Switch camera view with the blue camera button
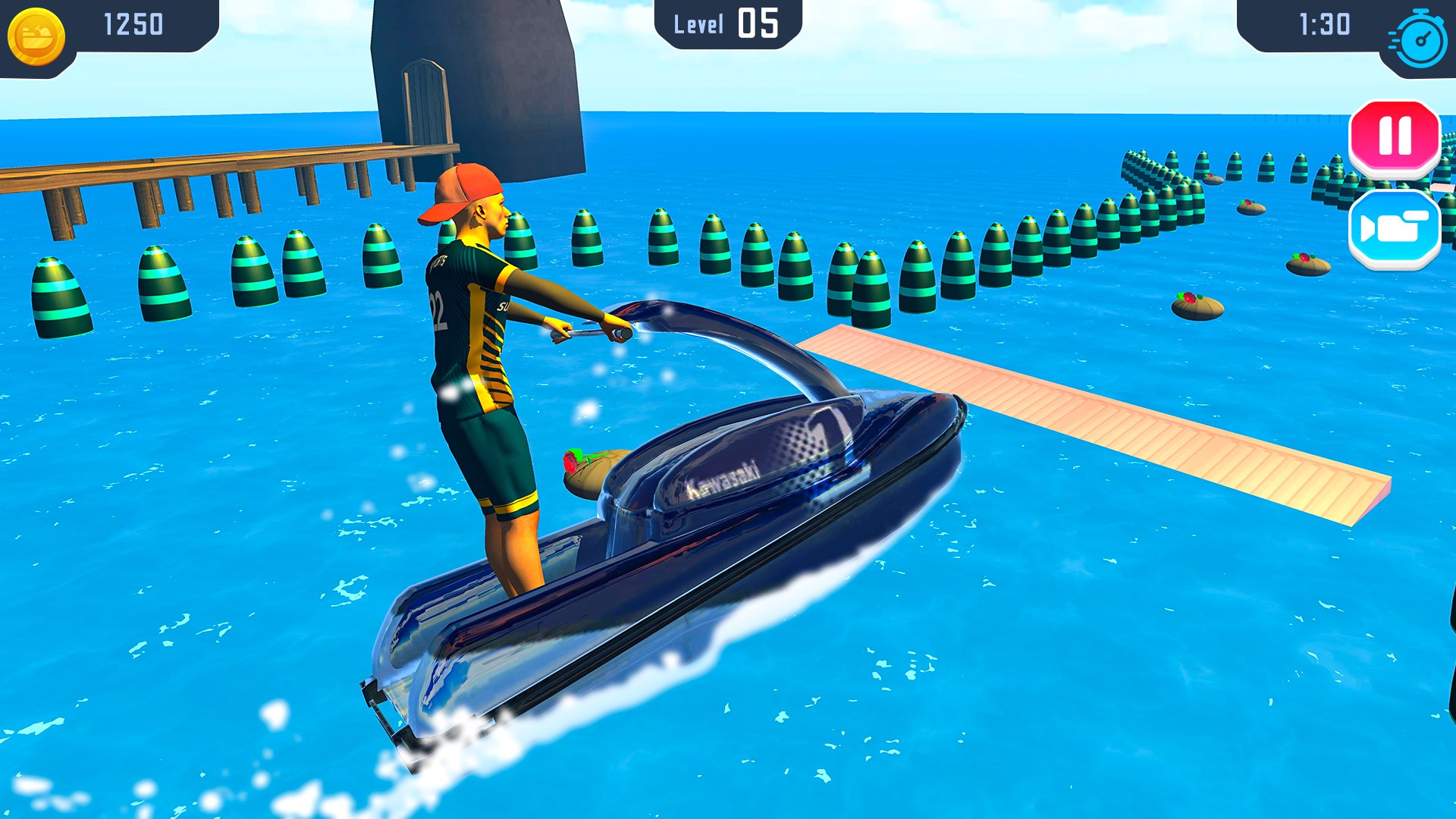Screen dimensions: 1456x819 pyautogui.click(x=1394, y=227)
